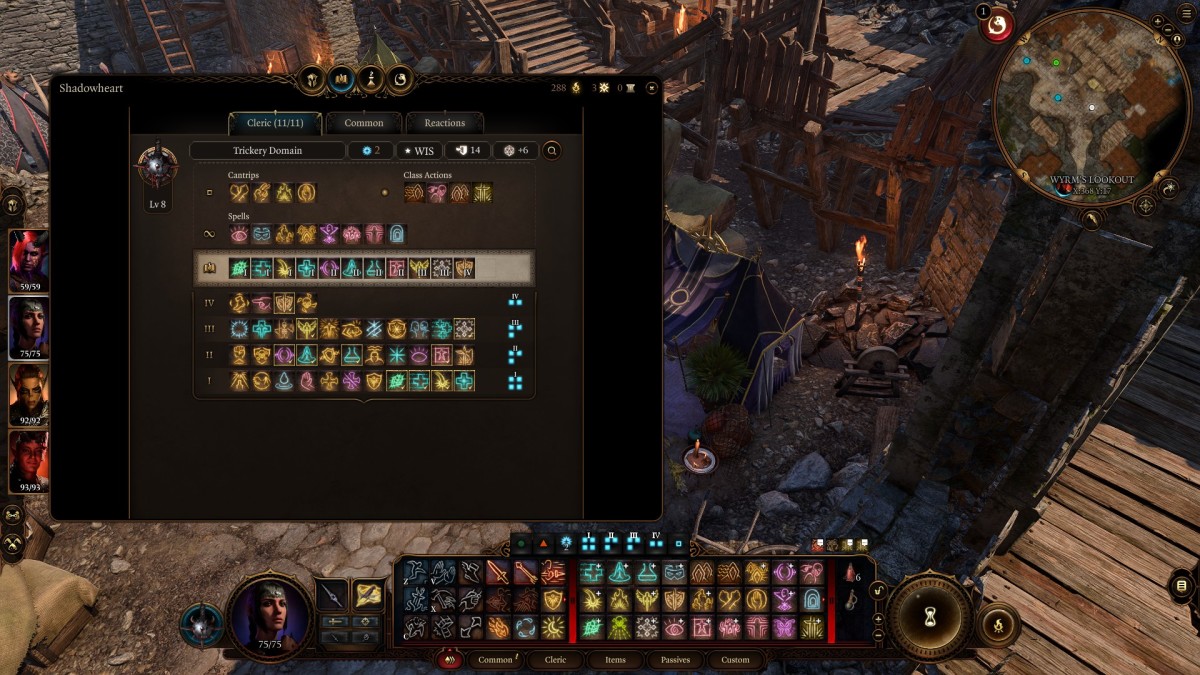1200x675 pixels.
Task: Open the Cleric hotbar tab
Action: 555,660
